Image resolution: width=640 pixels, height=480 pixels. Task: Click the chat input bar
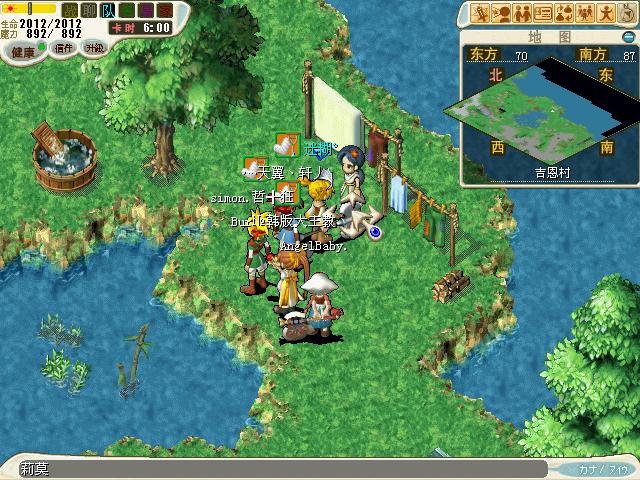280,468
